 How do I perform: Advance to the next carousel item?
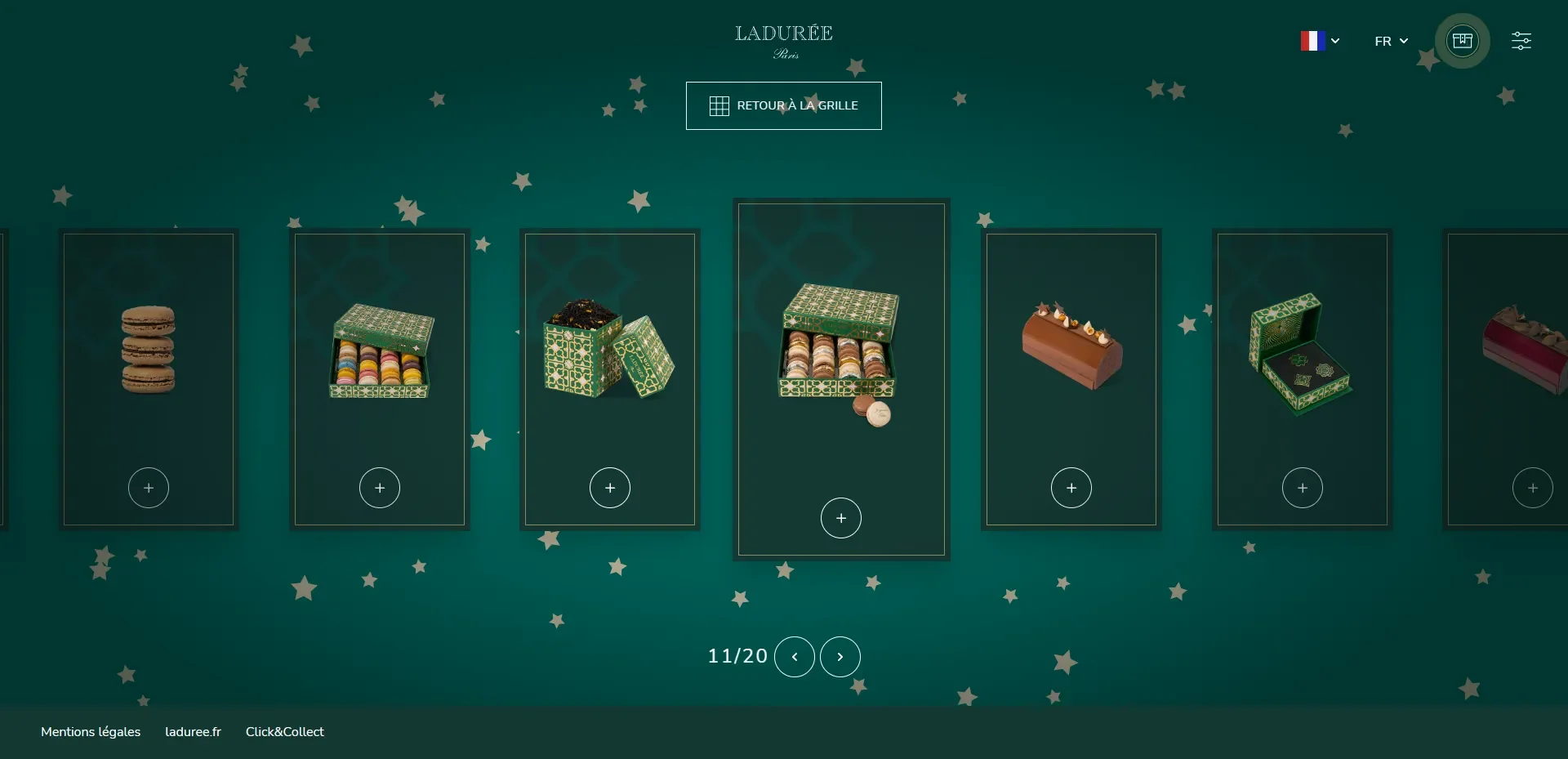[x=840, y=657]
